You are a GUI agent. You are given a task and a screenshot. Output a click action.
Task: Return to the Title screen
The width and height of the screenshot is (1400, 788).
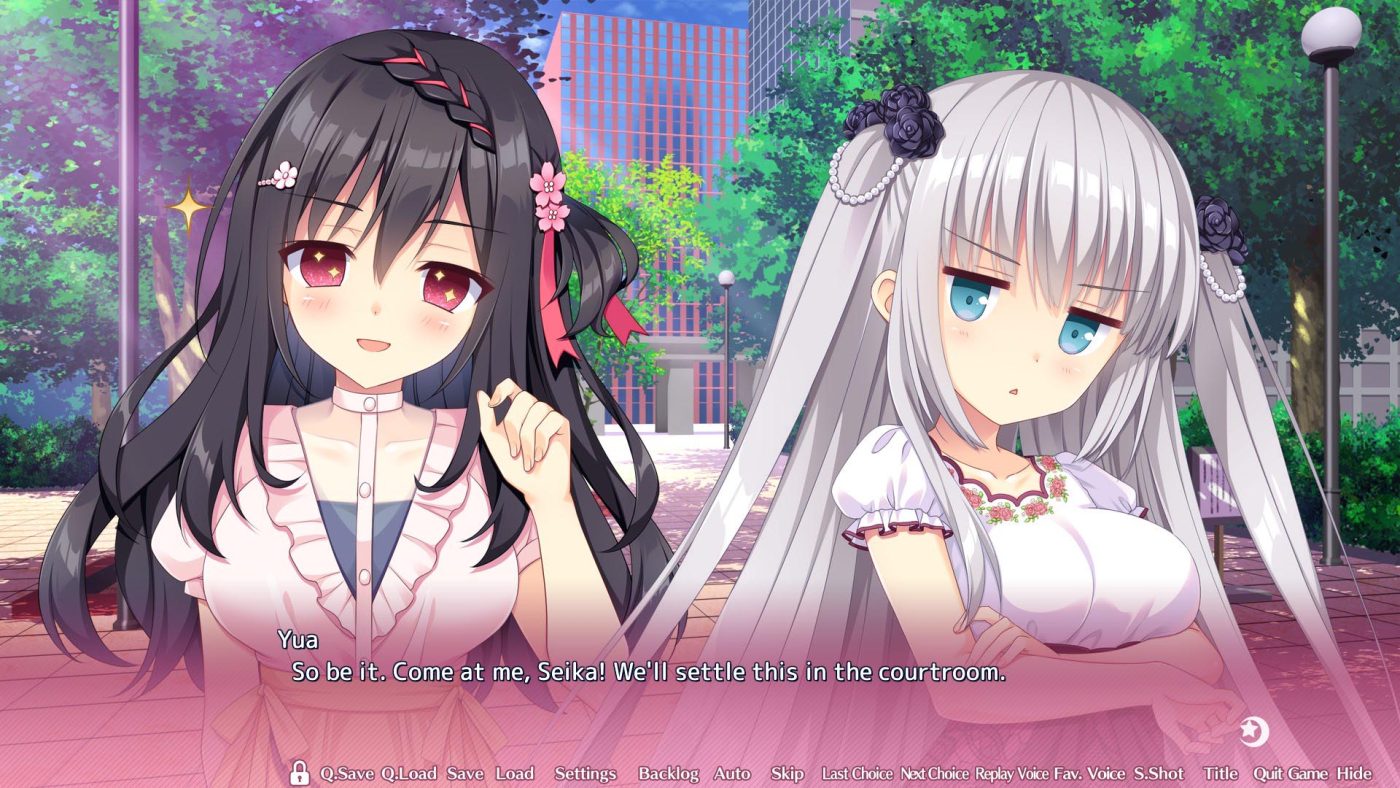point(1222,773)
